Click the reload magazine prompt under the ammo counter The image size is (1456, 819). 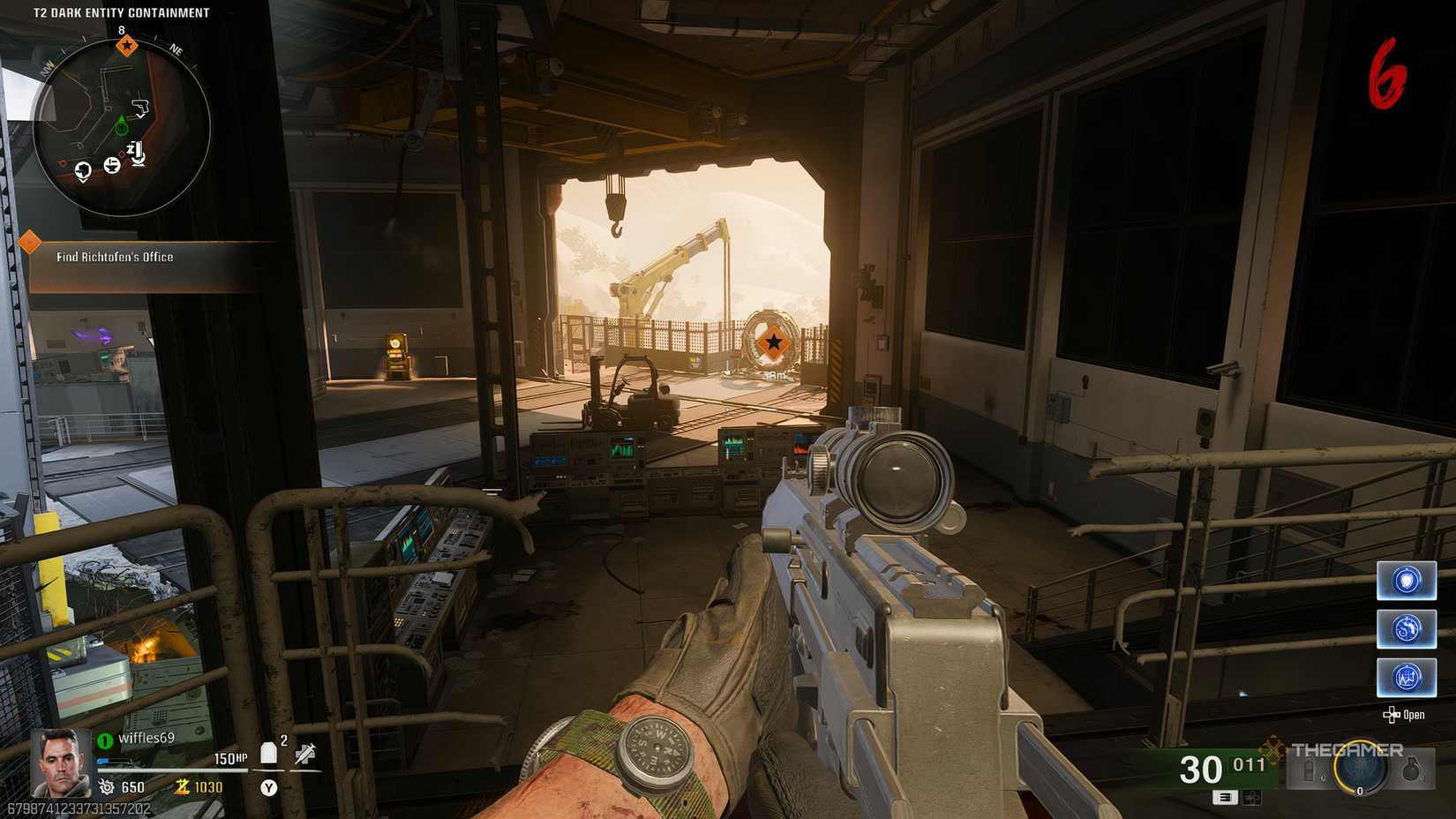pos(1225,798)
